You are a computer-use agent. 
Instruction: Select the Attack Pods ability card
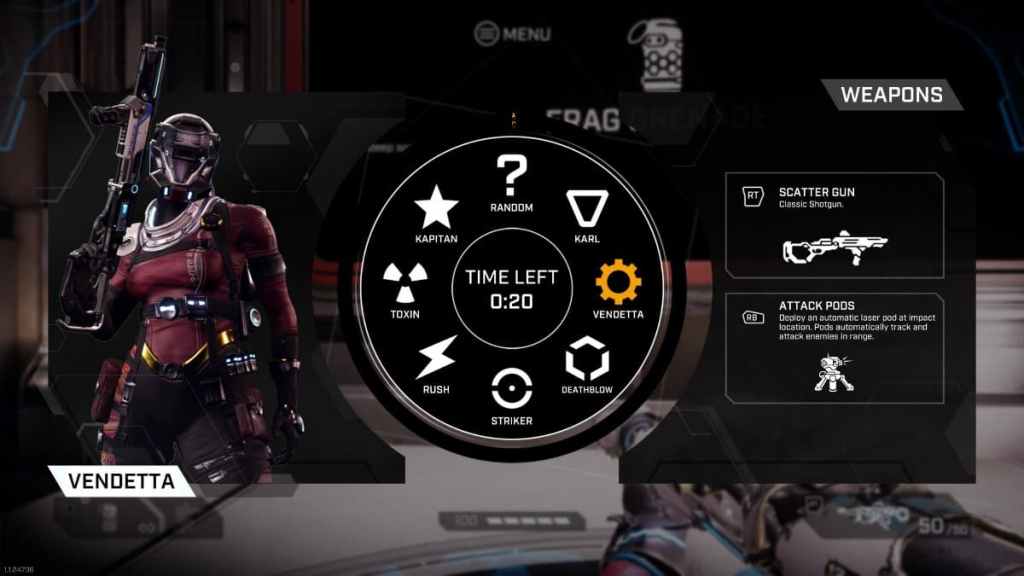tap(834, 348)
